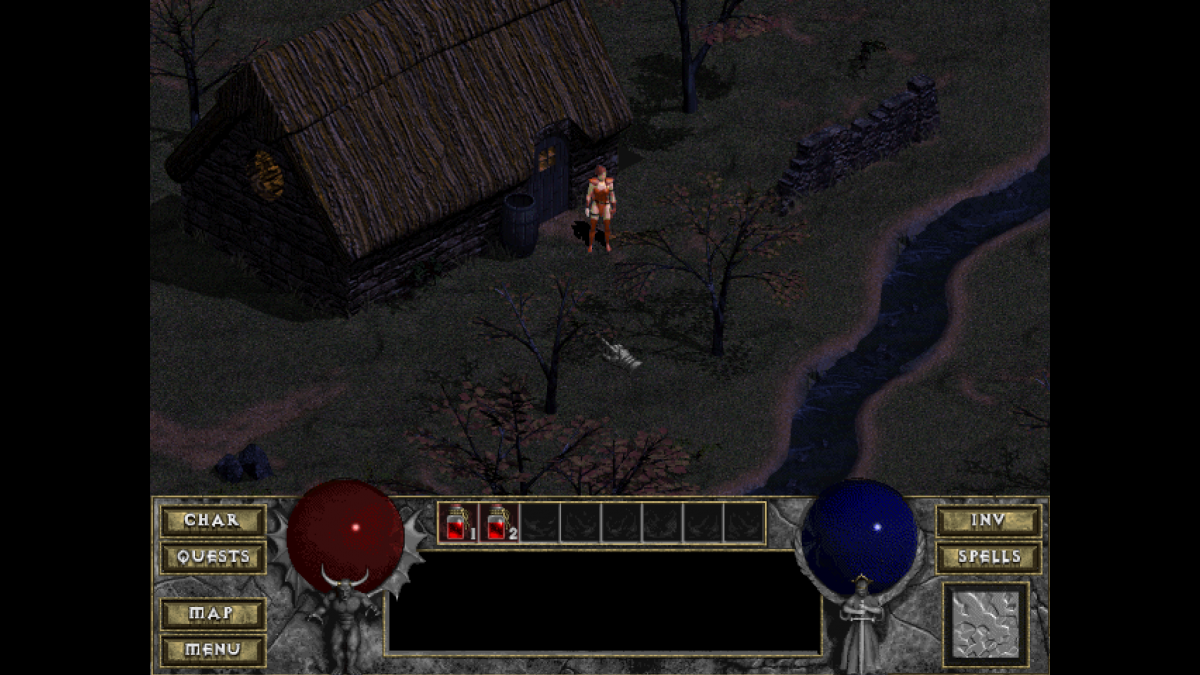Viewport: 1200px width, 675px height.
Task: Toggle the MAP button
Action: tap(212, 613)
